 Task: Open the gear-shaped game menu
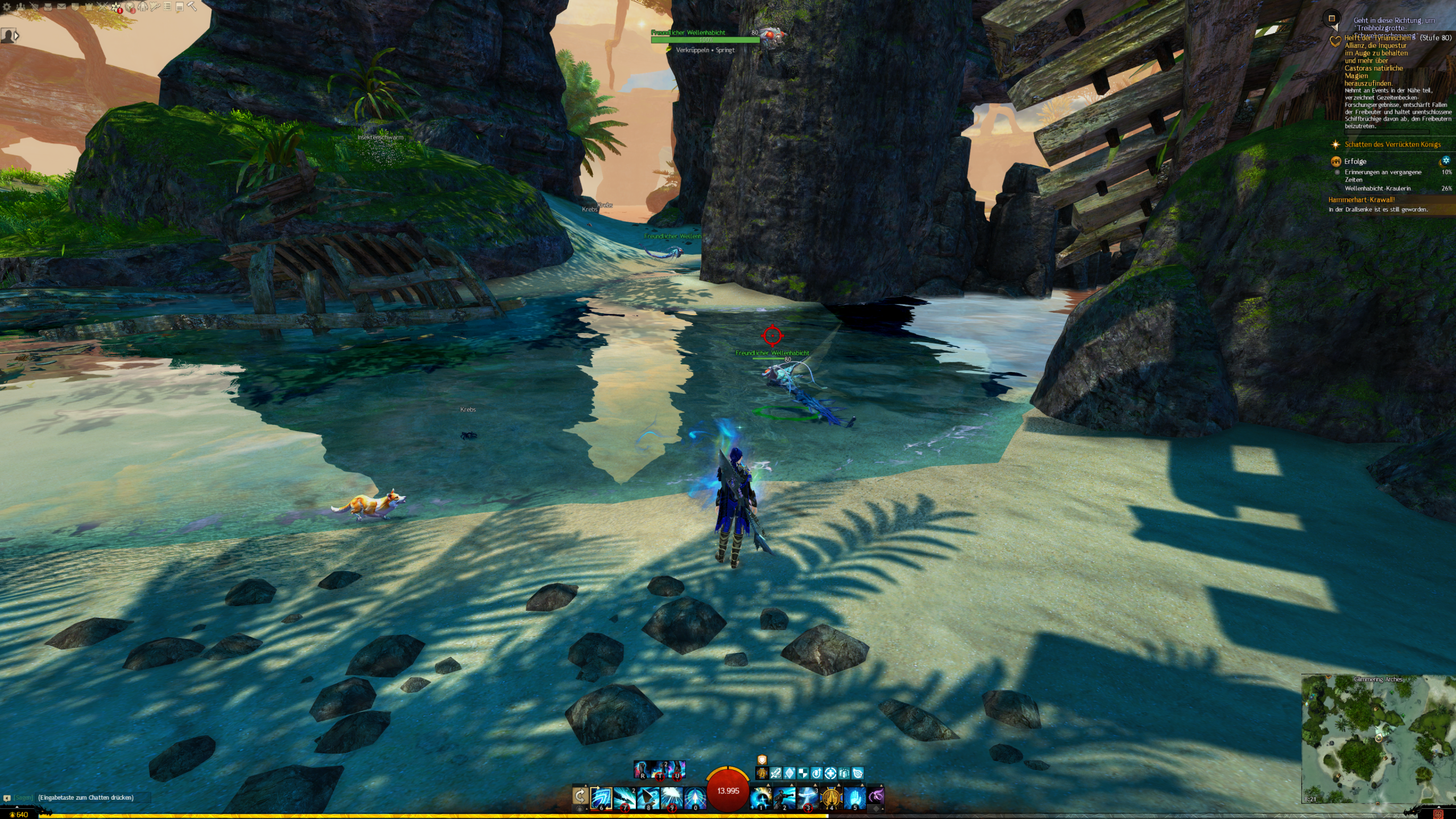tap(7, 7)
